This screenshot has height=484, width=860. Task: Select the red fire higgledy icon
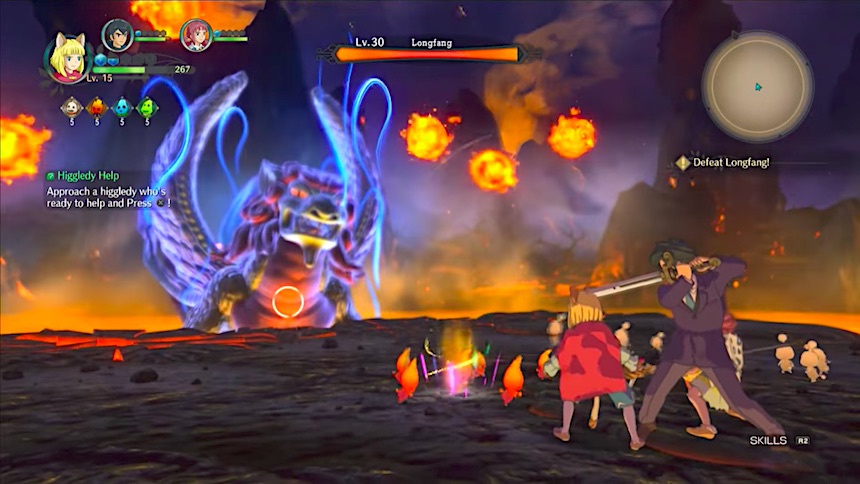[97, 107]
